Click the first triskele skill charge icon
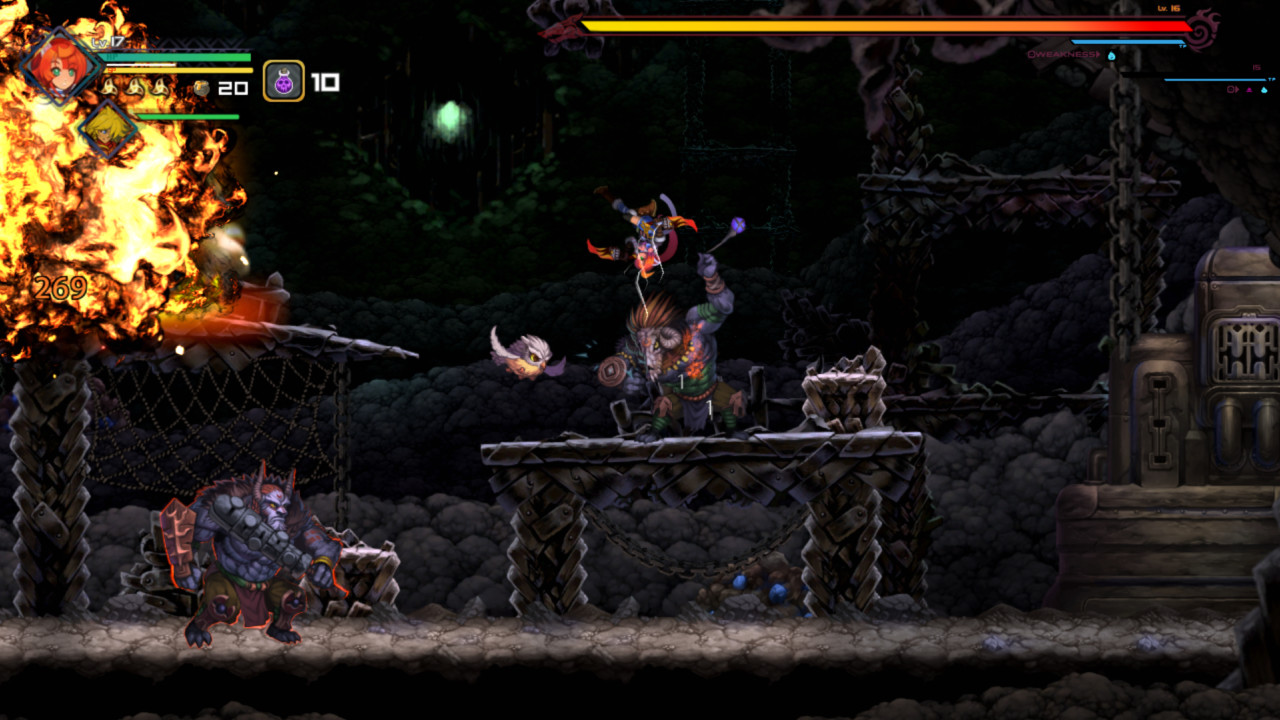 [x=111, y=88]
